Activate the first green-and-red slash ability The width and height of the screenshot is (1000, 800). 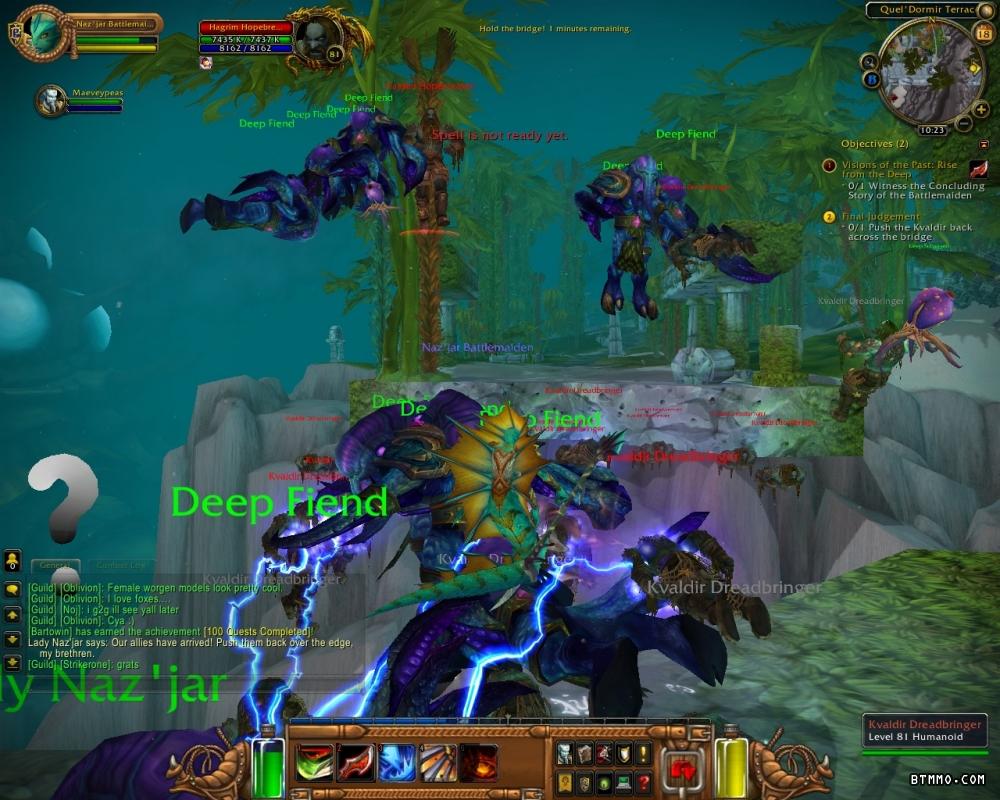click(314, 763)
